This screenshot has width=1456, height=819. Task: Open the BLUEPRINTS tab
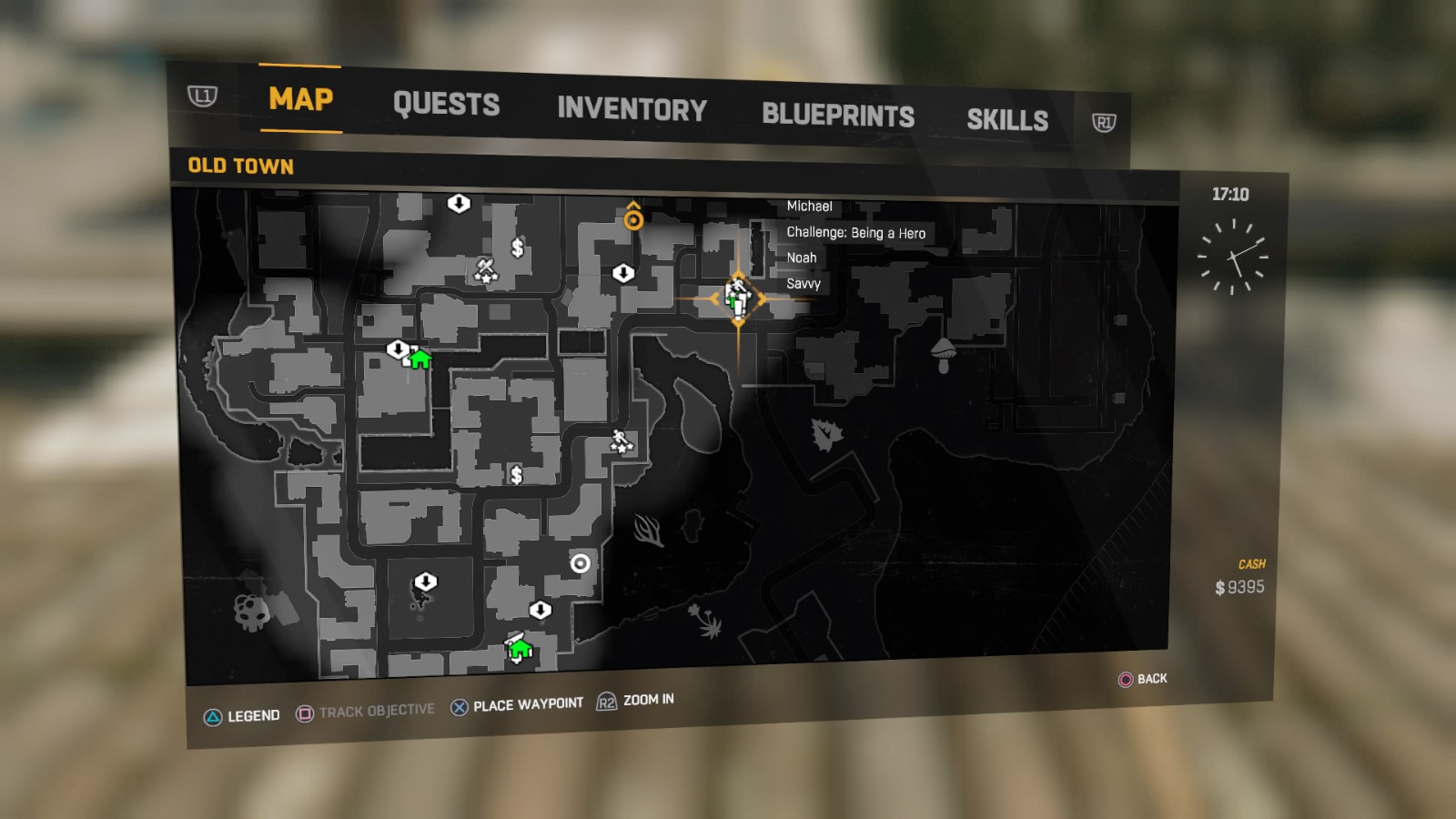coord(838,114)
